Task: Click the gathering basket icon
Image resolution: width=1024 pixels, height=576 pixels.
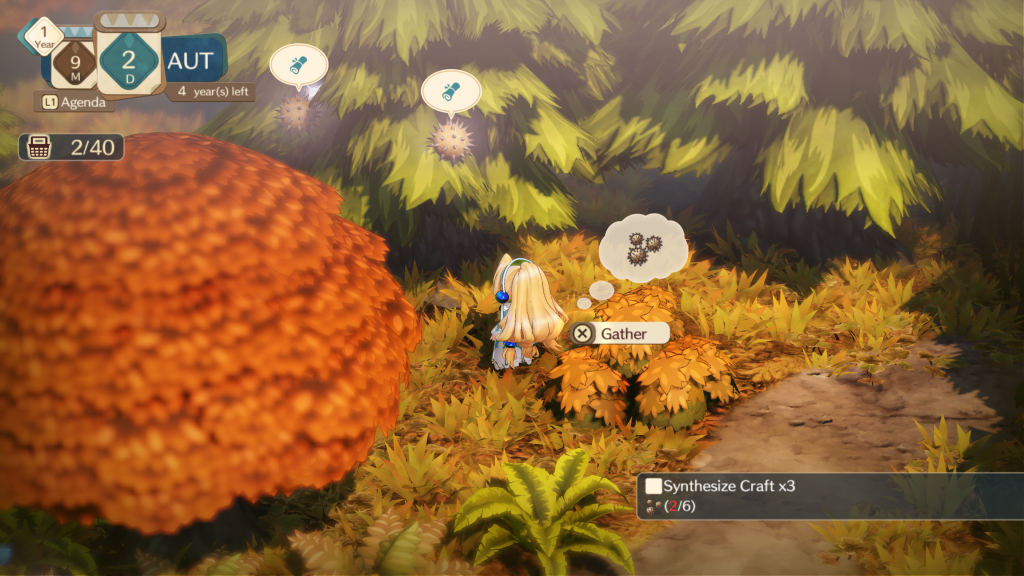Action: 40,148
